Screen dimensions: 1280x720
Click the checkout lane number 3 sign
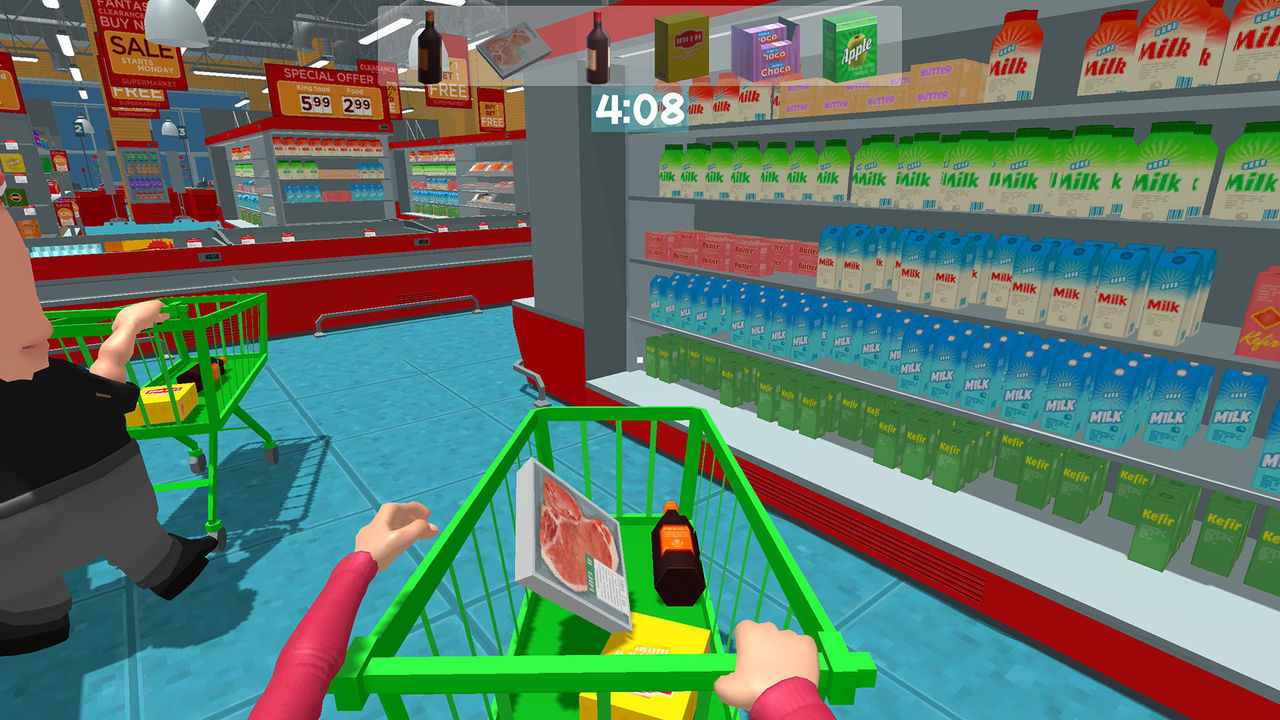click(180, 131)
